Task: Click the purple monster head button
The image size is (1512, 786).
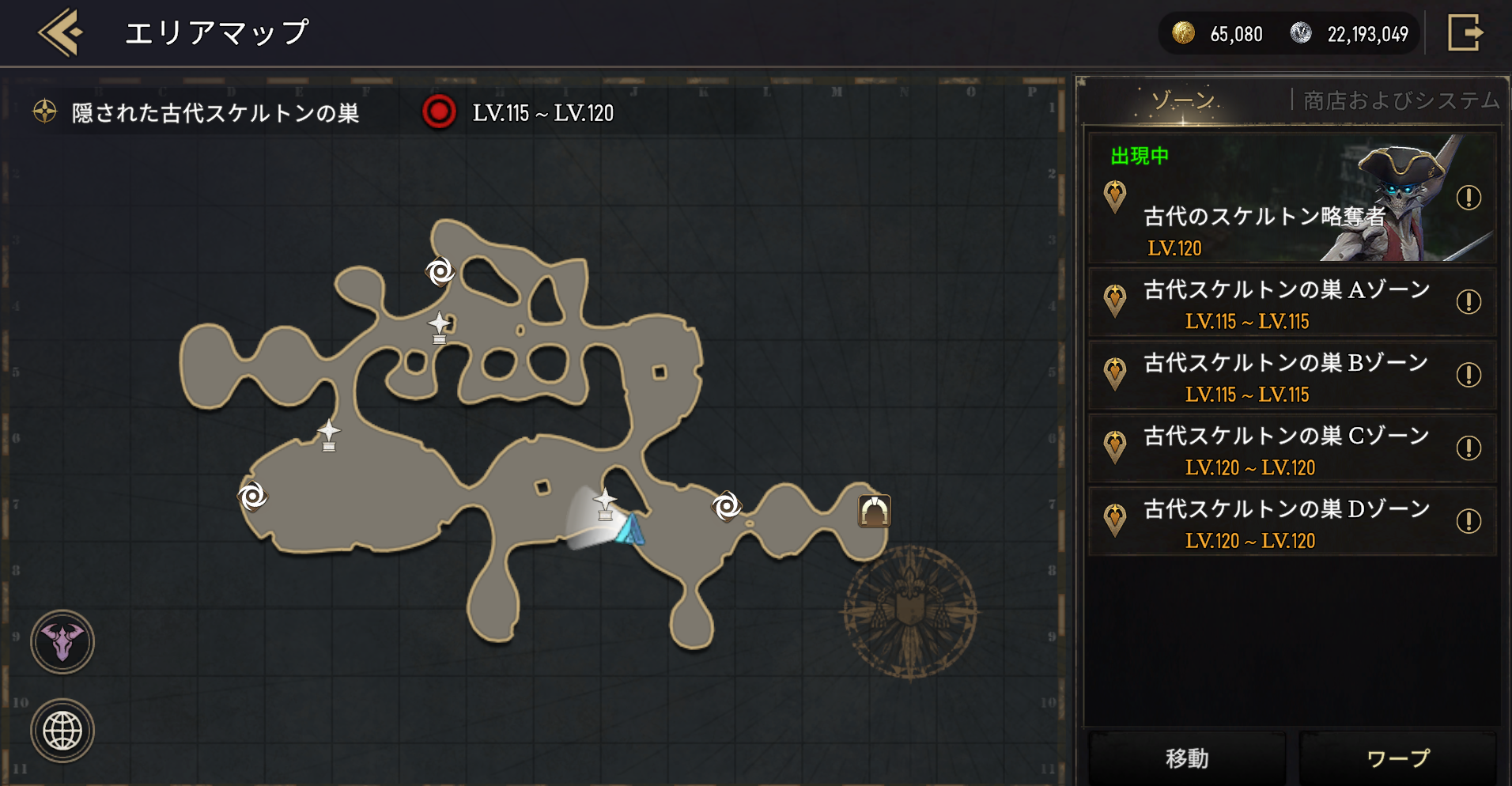Action: pos(62,642)
